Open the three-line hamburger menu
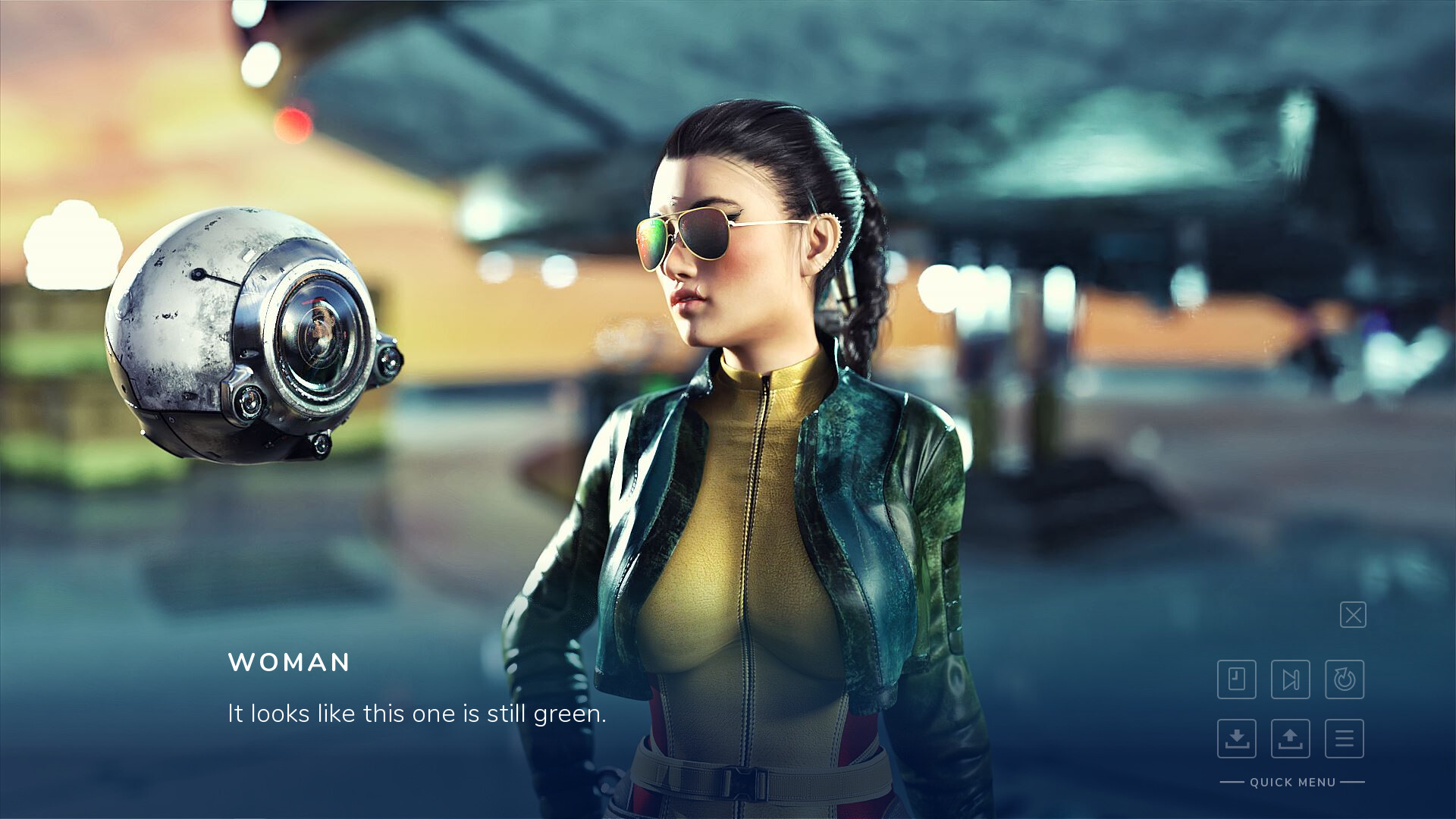 (x=1345, y=738)
